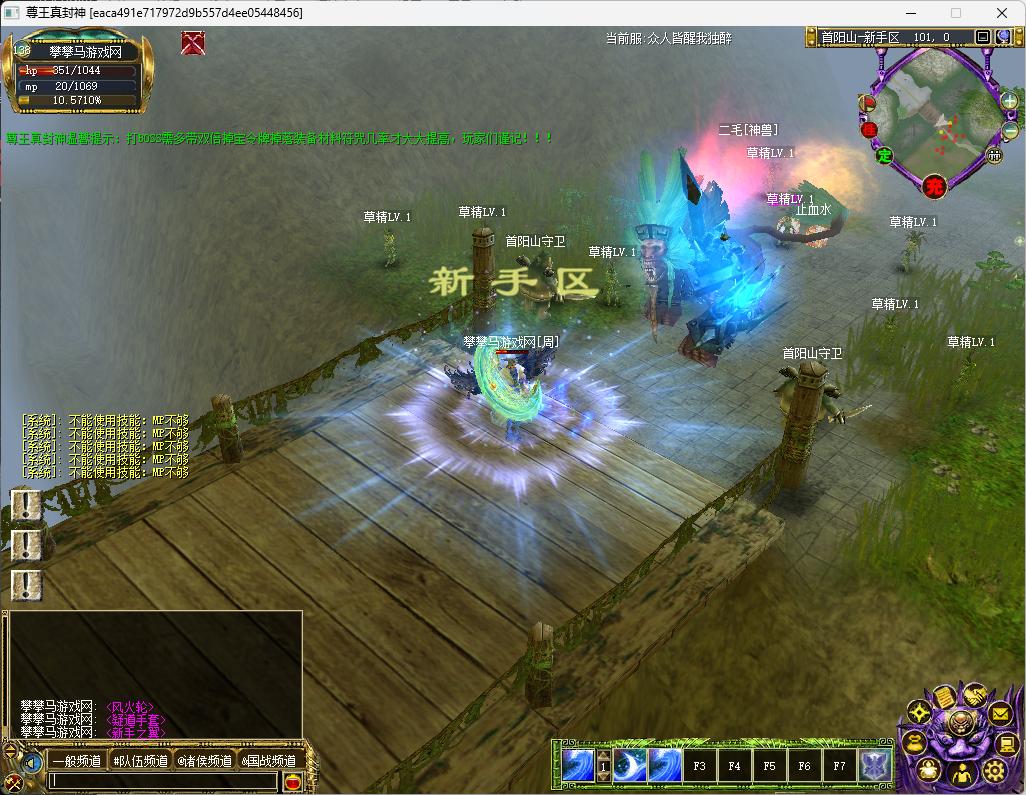1026x795 pixels.
Task: Choose the &国战频道 chat channel
Action: [x=268, y=761]
